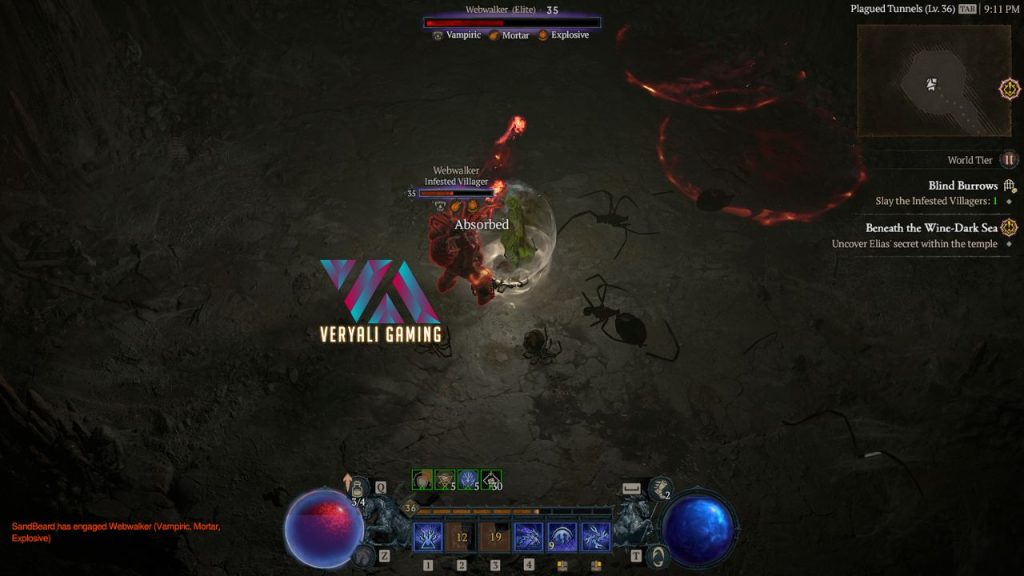The image size is (1024, 576).
Task: Click the active buff showing 30
Action: (491, 480)
